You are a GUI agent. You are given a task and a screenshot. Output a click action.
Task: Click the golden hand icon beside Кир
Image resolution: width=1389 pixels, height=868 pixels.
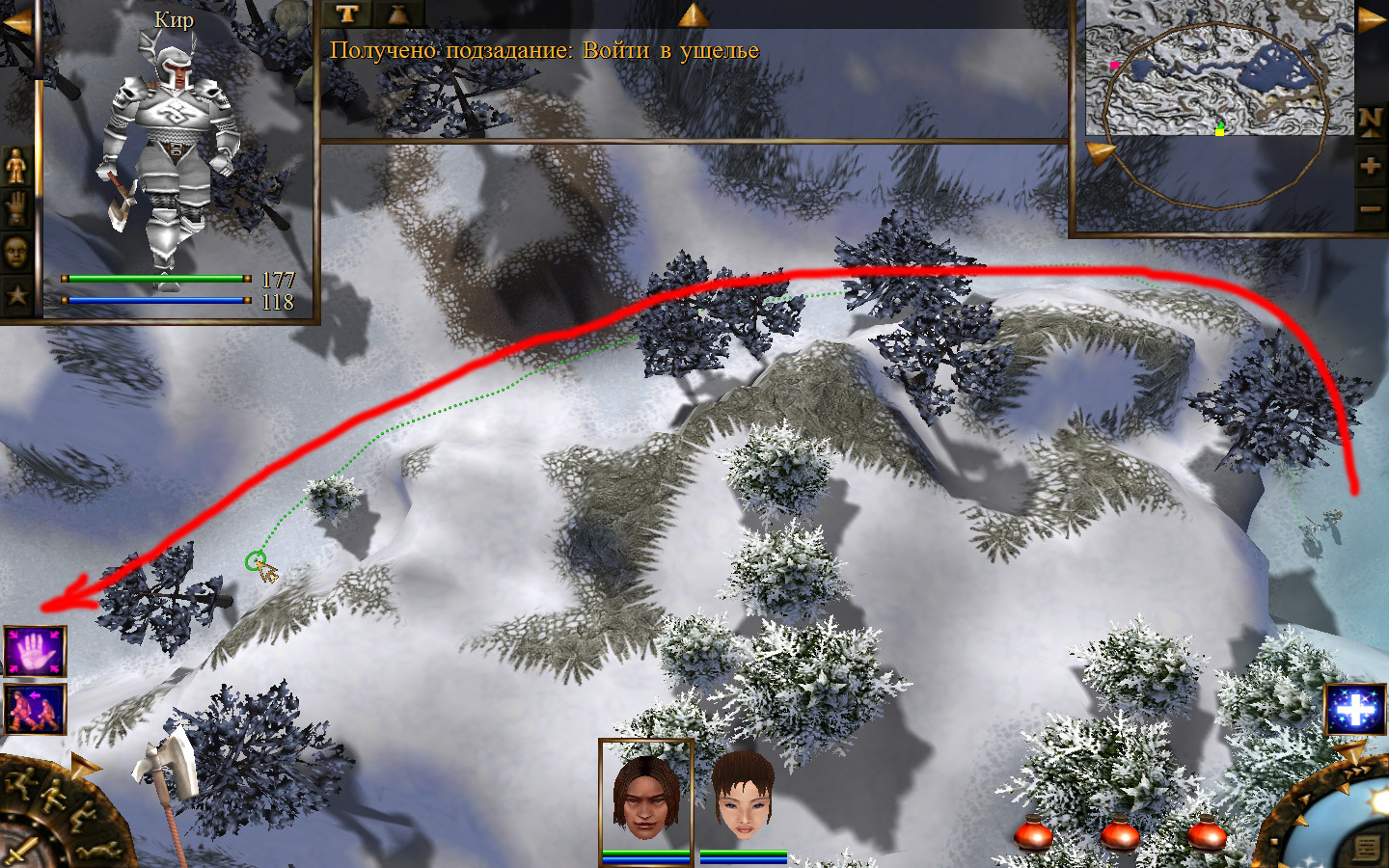15,209
